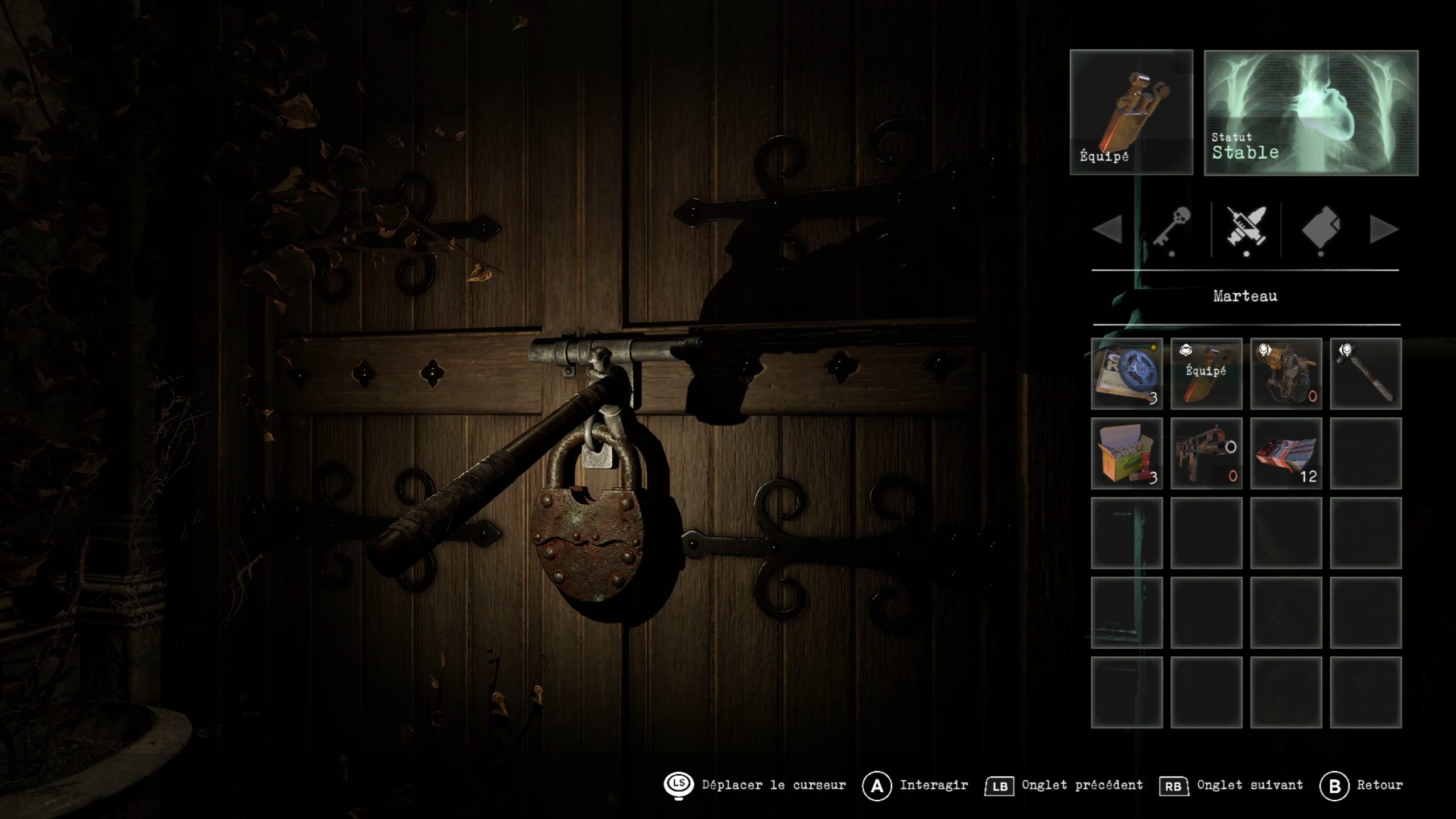Viewport: 1456px width, 819px height.
Task: Switch to the skull key items tab
Action: point(1172,227)
